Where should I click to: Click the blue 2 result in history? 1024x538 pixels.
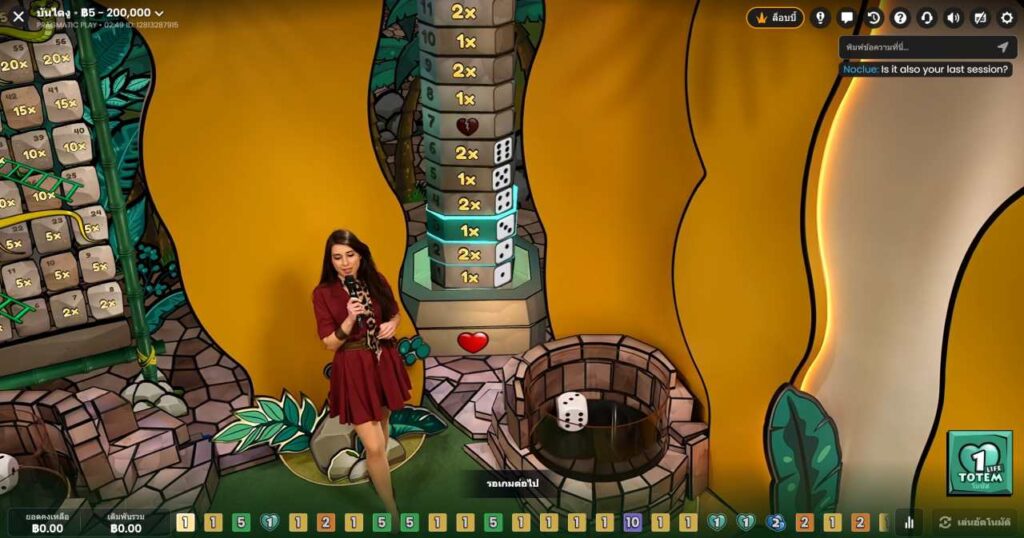click(776, 522)
